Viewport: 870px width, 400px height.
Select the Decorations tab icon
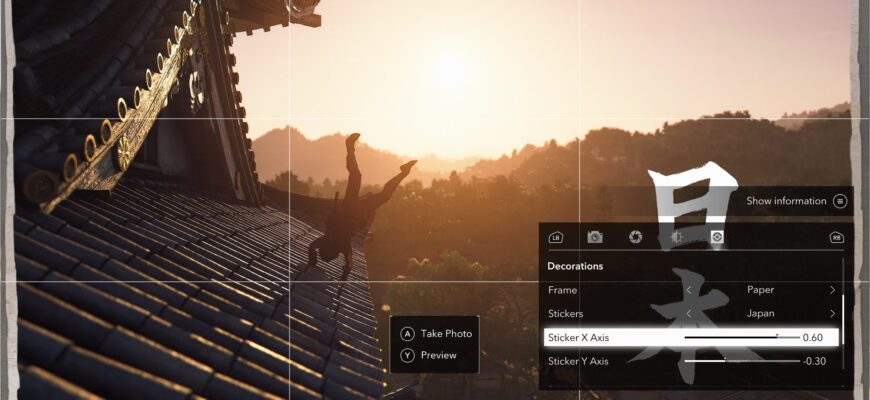(x=717, y=237)
